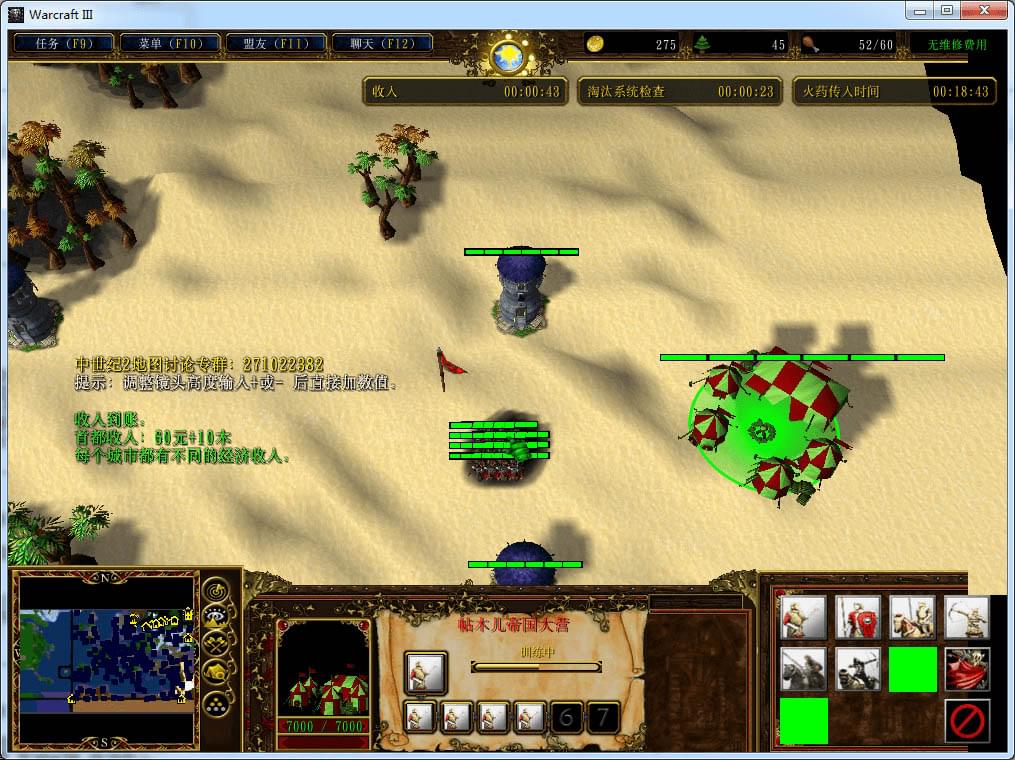
Task: Train the dark horse cavalry unit
Action: point(804,669)
